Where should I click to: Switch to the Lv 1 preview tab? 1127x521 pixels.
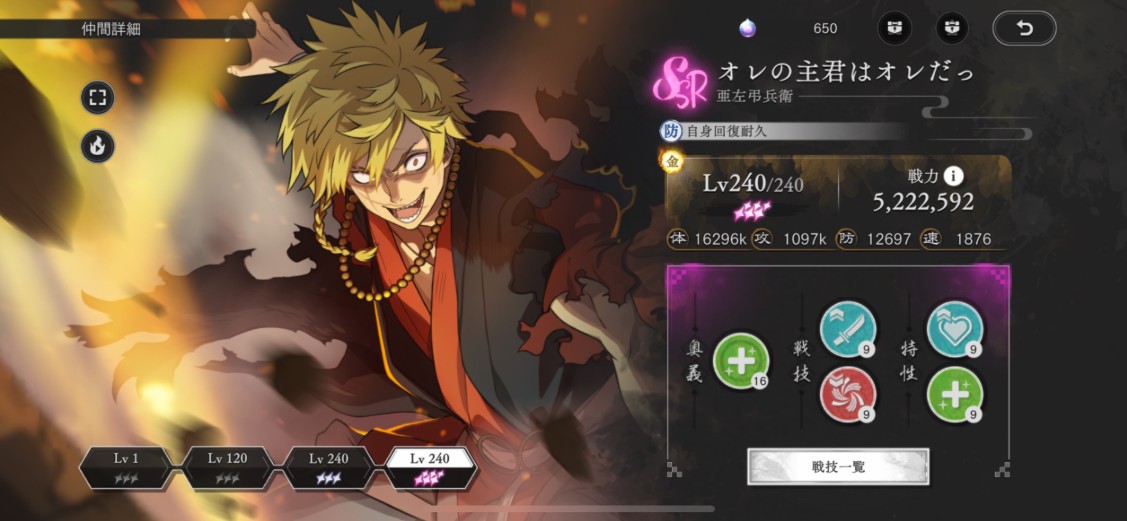pyautogui.click(x=127, y=467)
